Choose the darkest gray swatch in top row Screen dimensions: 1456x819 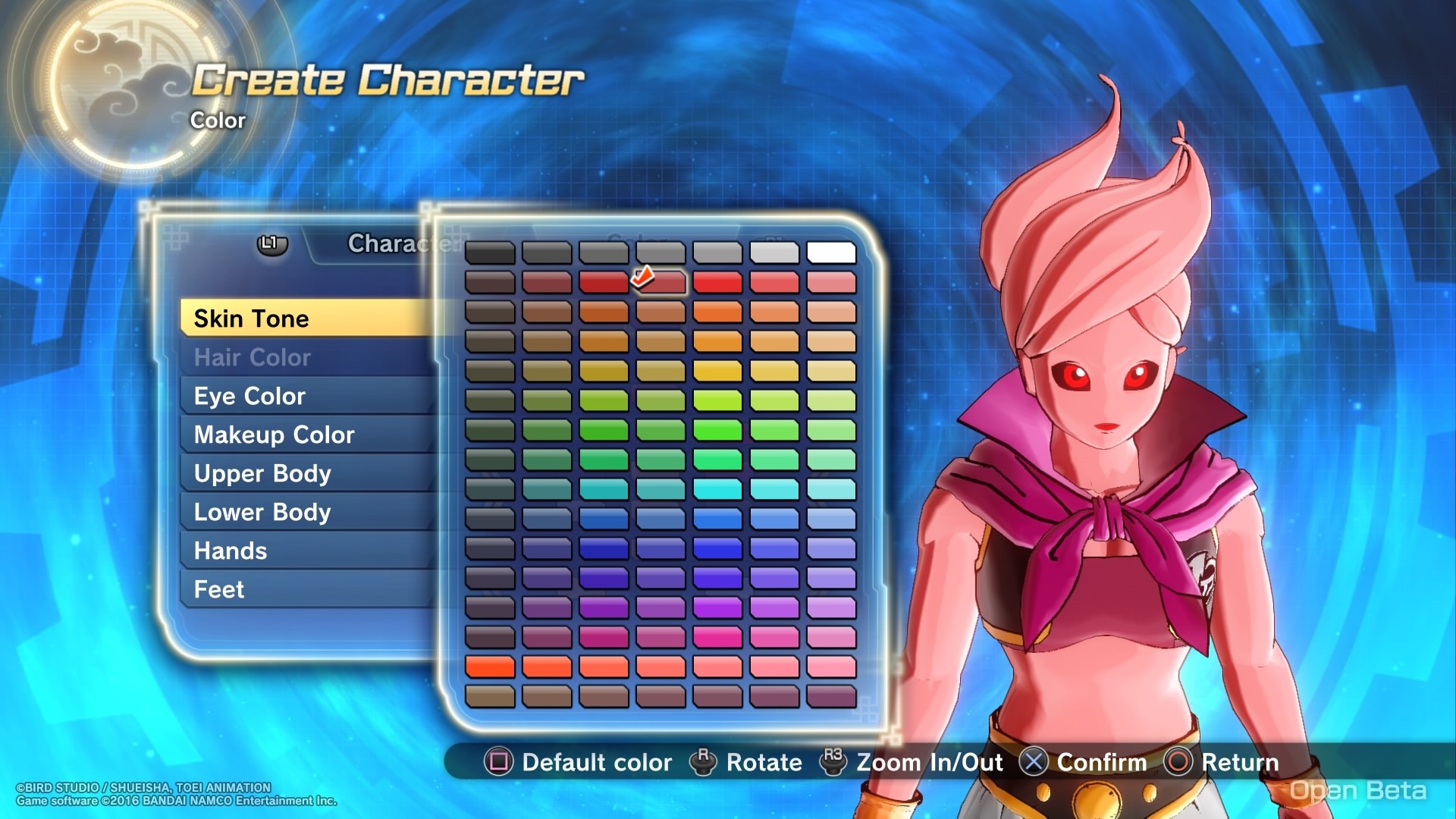[x=490, y=253]
